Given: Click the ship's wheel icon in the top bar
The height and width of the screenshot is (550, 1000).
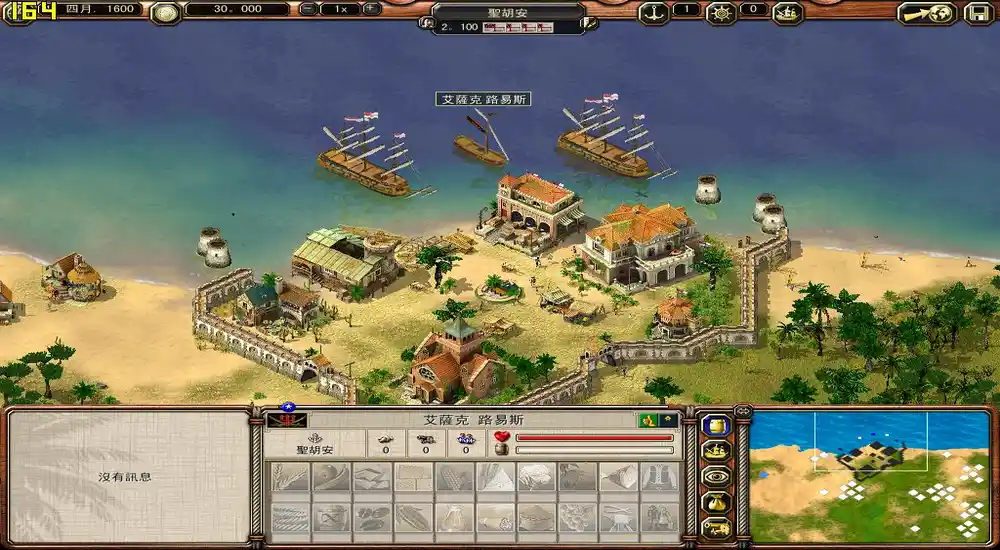Looking at the screenshot, I should pyautogui.click(x=720, y=12).
